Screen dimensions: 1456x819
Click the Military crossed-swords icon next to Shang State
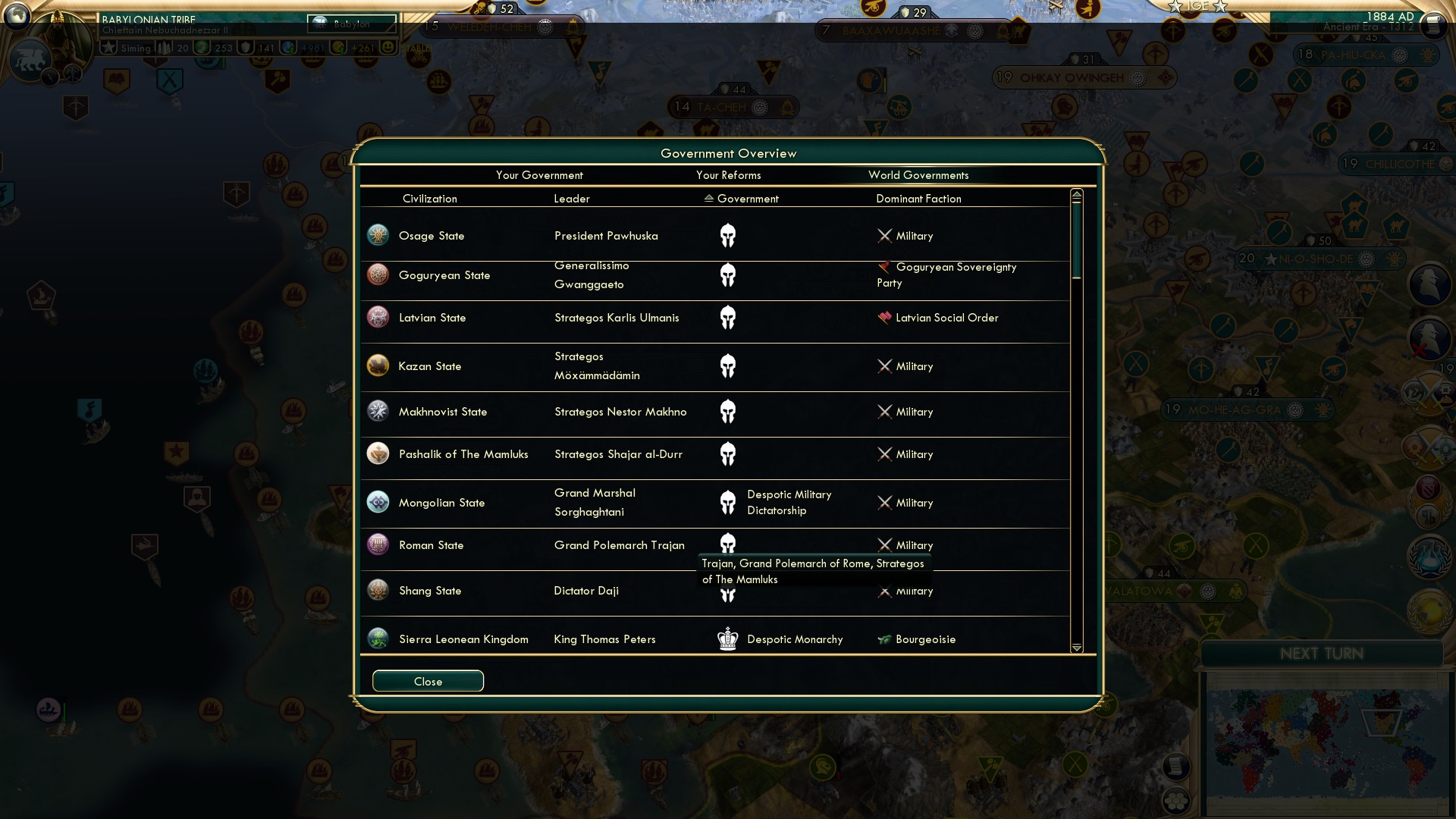coord(885,591)
